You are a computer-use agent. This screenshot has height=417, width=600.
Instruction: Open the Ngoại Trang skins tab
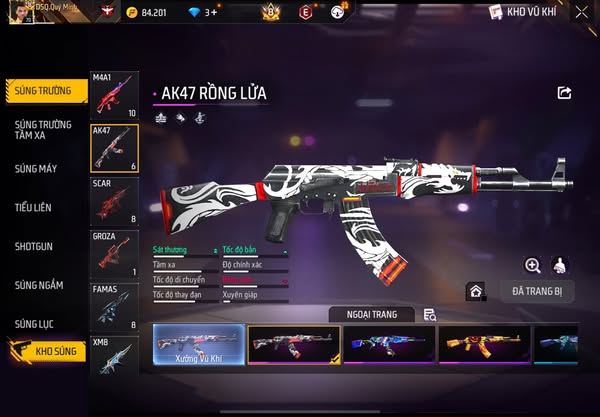point(371,314)
